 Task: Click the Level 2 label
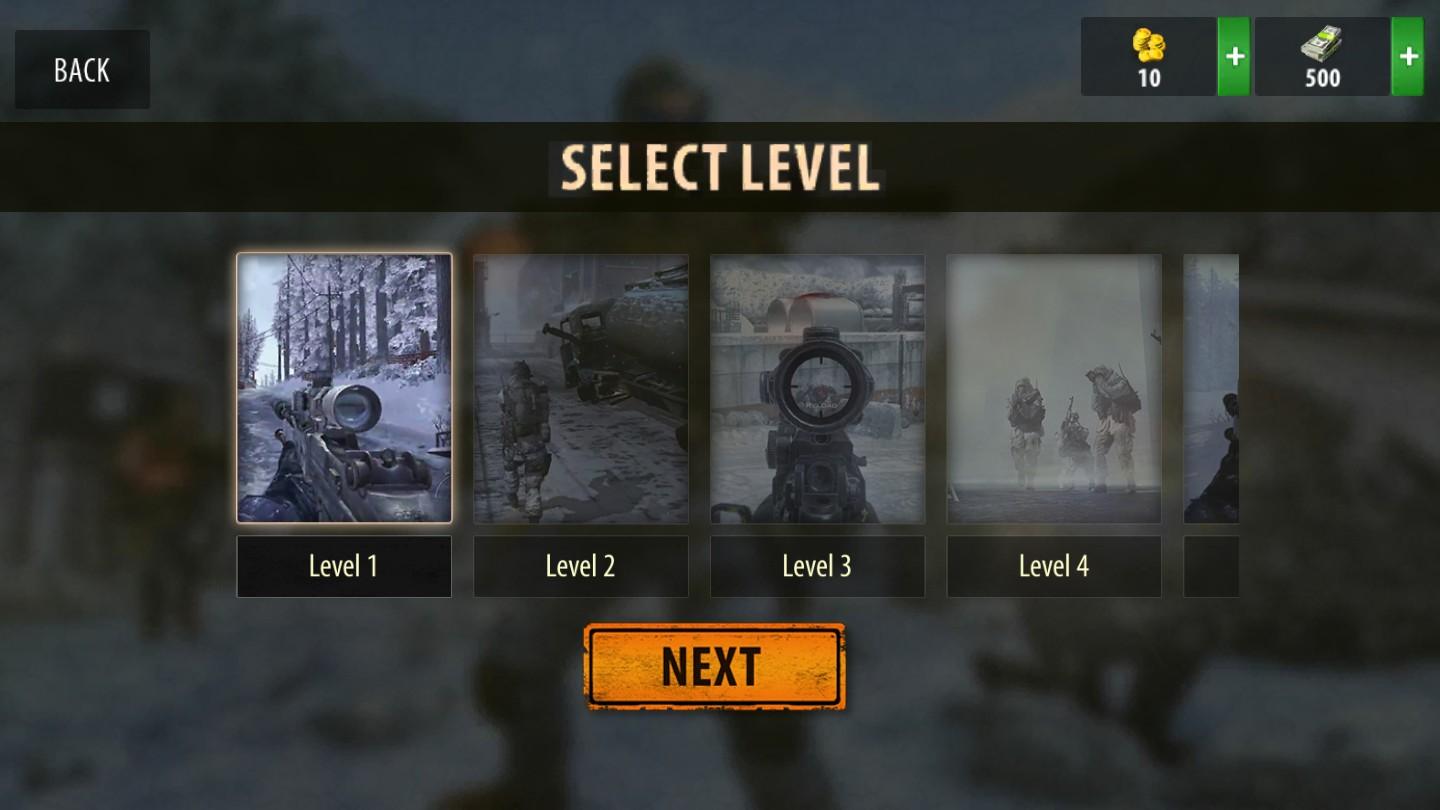[x=581, y=566]
